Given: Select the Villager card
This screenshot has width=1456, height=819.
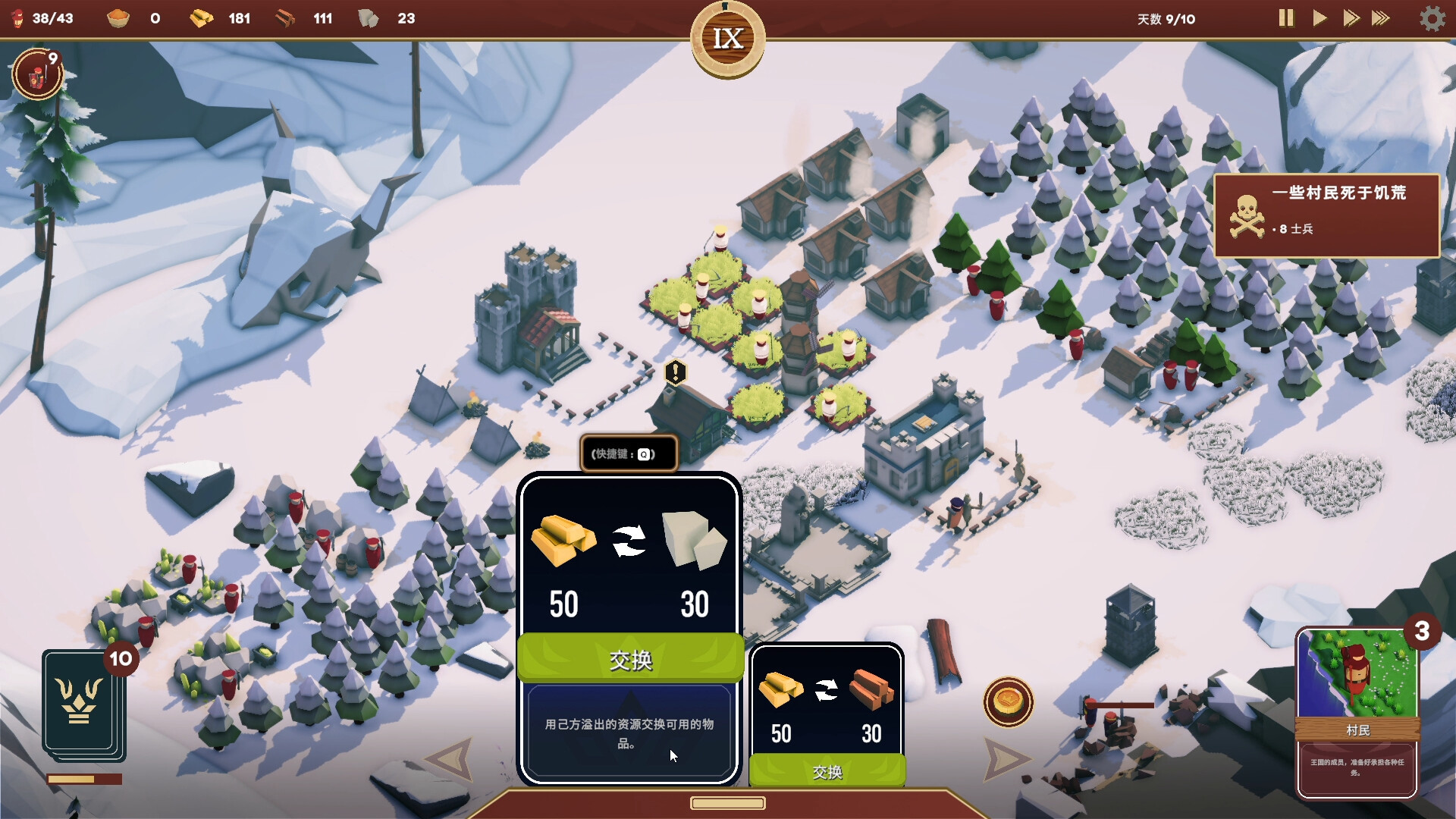Looking at the screenshot, I should [x=1357, y=713].
